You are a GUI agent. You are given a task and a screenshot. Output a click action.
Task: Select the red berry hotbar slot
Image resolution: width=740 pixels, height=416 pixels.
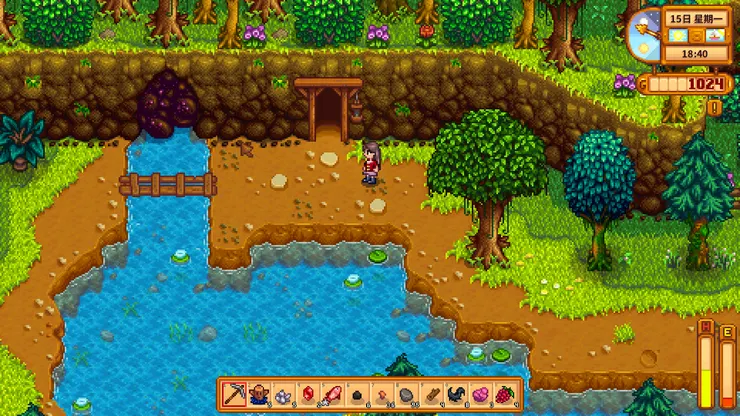505,393
